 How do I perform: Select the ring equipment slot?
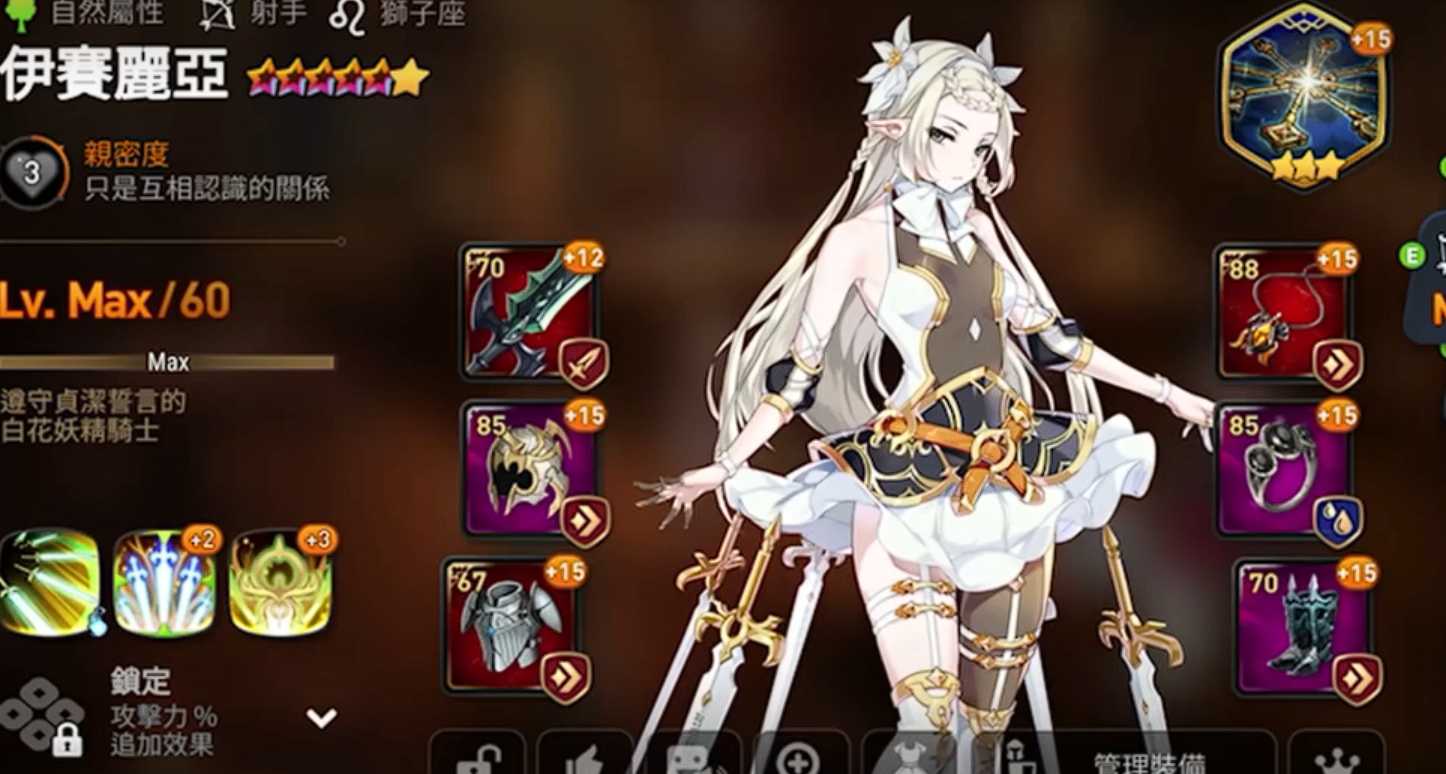[1285, 465]
